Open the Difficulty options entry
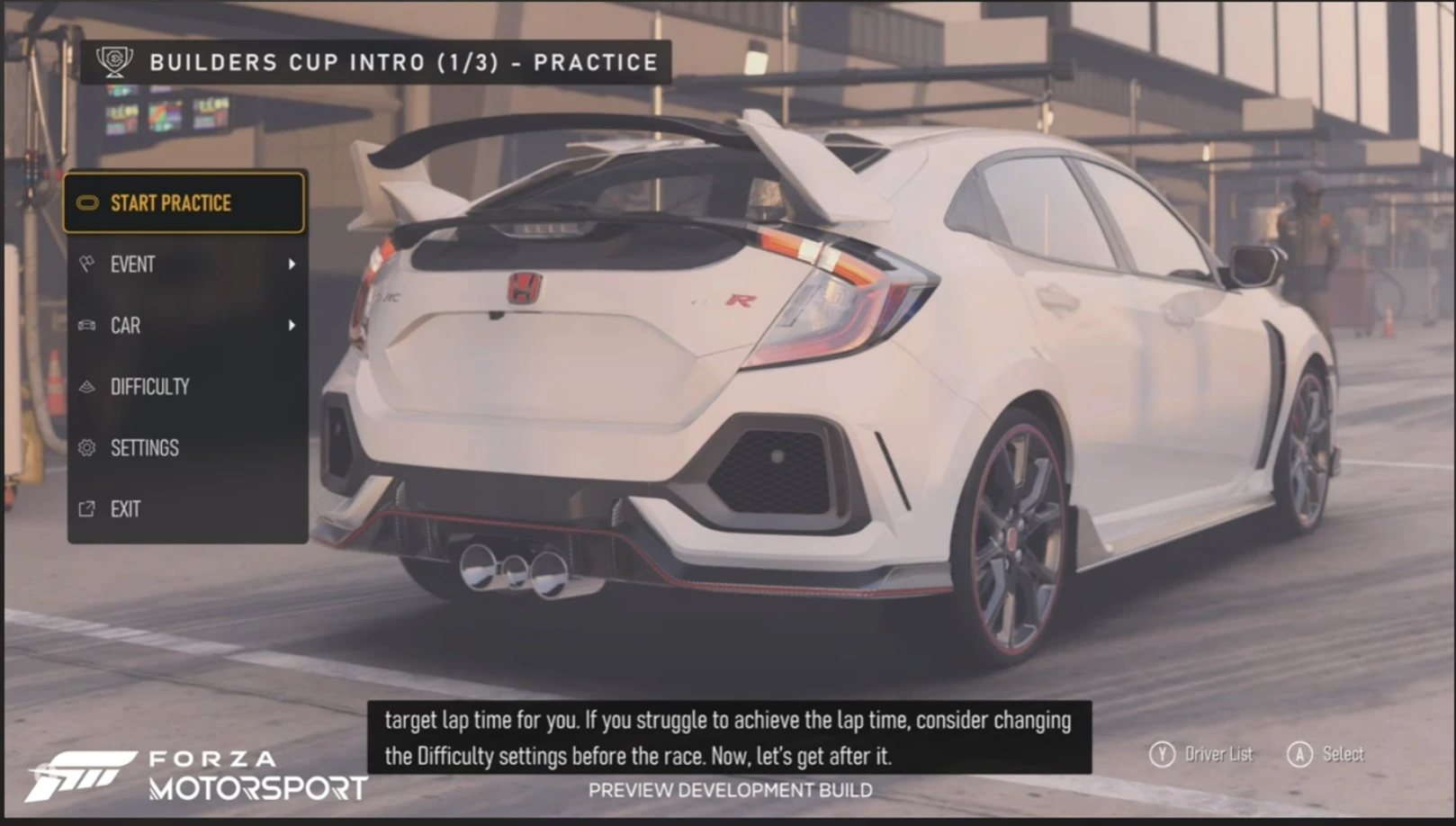Screen dimensions: 1456x826 [x=149, y=386]
